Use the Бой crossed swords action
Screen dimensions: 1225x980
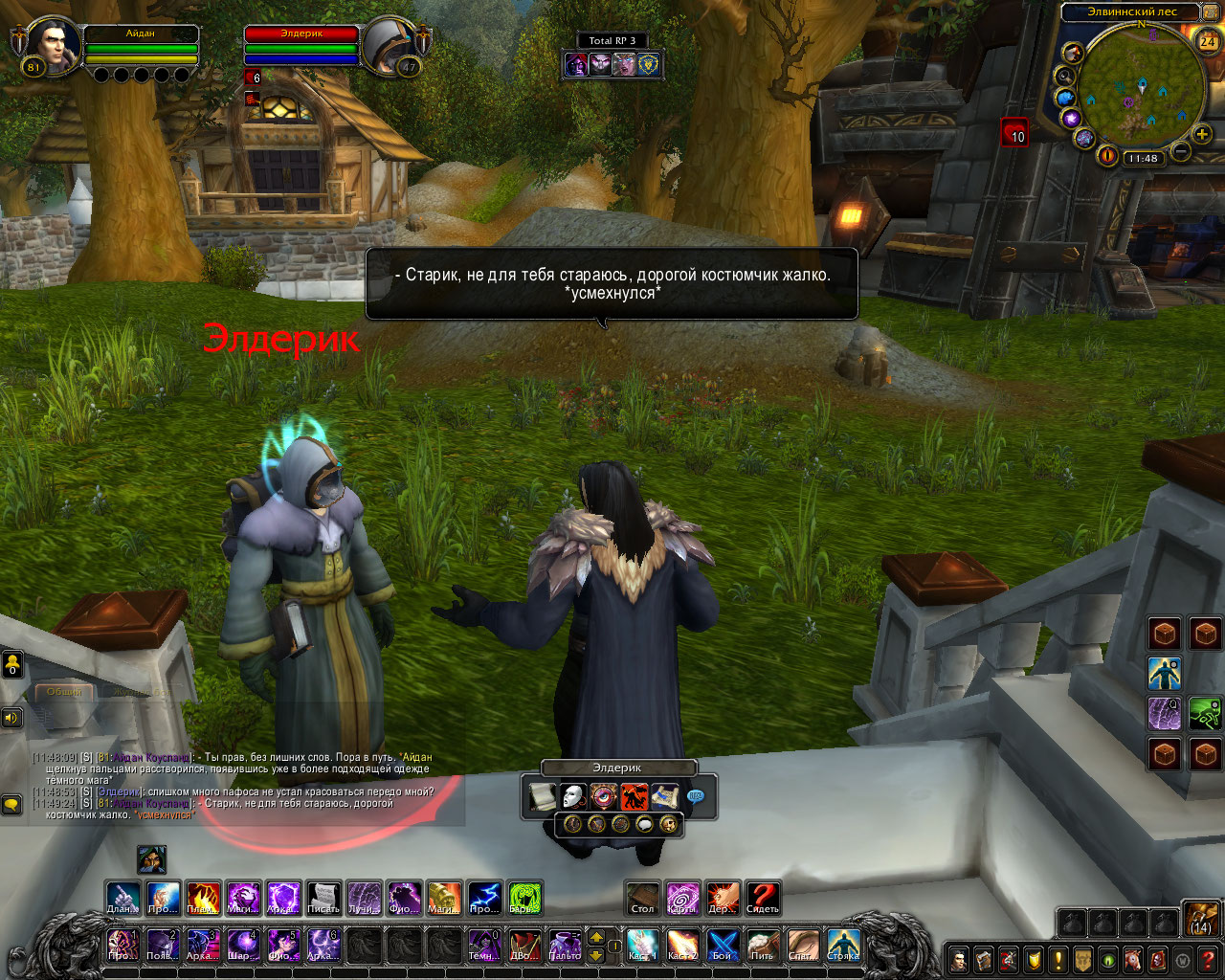click(x=723, y=945)
